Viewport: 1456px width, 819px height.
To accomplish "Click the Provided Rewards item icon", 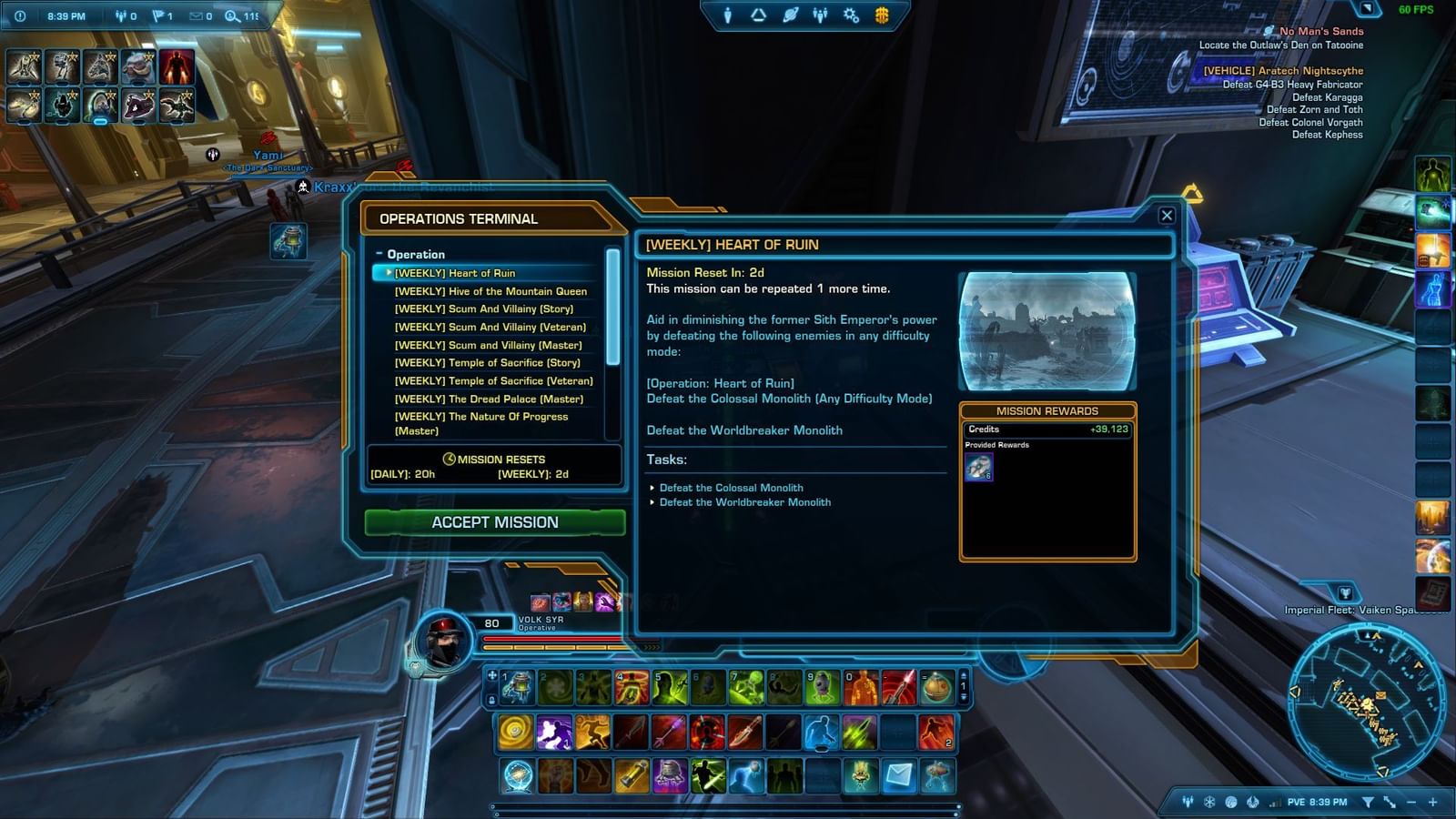I will pyautogui.click(x=980, y=466).
